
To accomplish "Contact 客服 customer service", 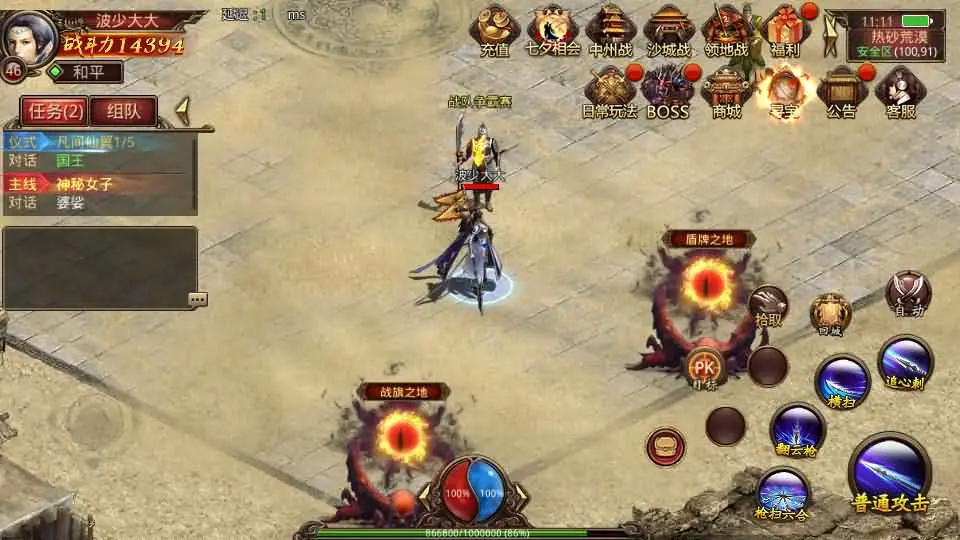I will [900, 92].
